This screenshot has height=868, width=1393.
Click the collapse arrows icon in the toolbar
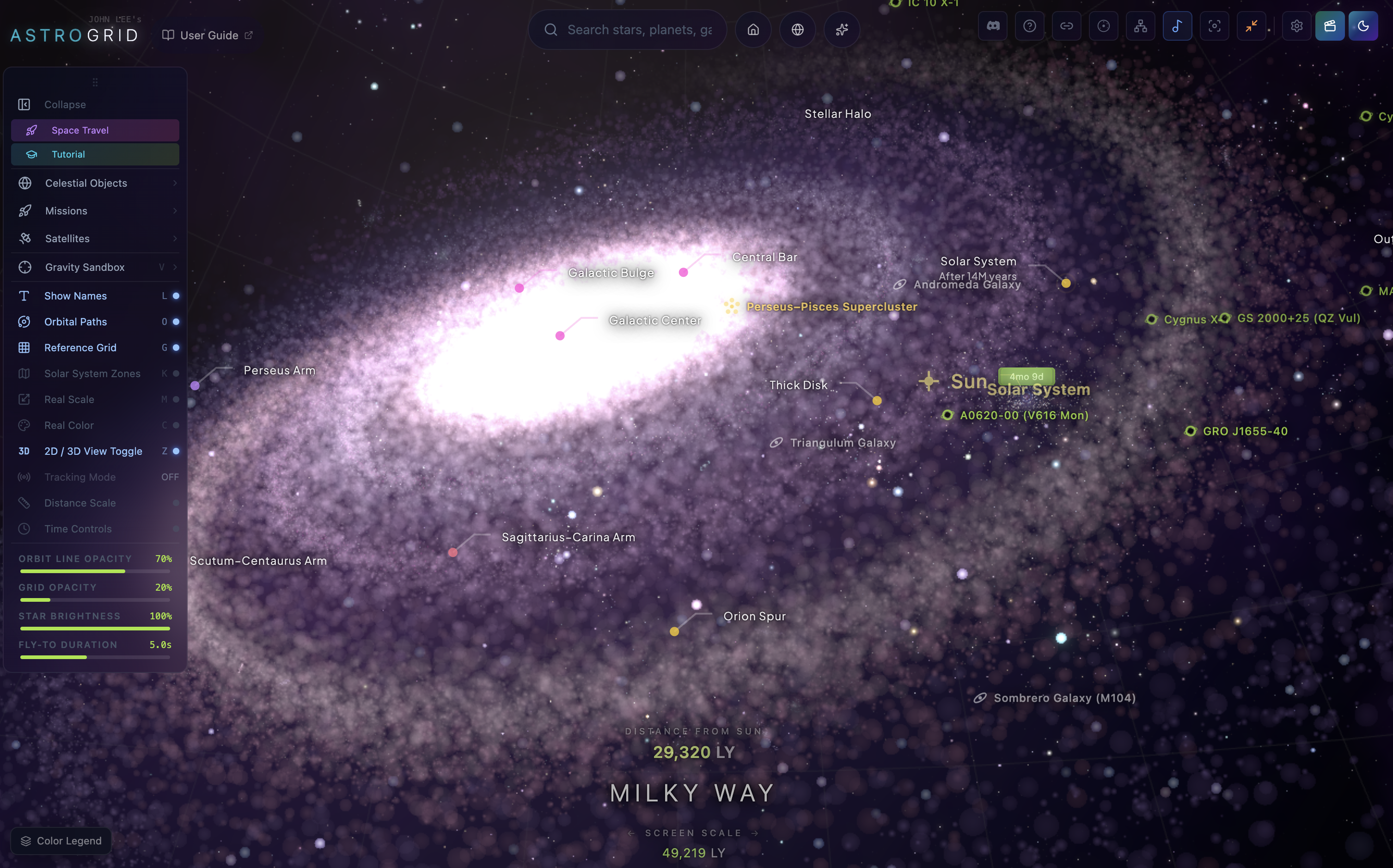tap(1252, 26)
